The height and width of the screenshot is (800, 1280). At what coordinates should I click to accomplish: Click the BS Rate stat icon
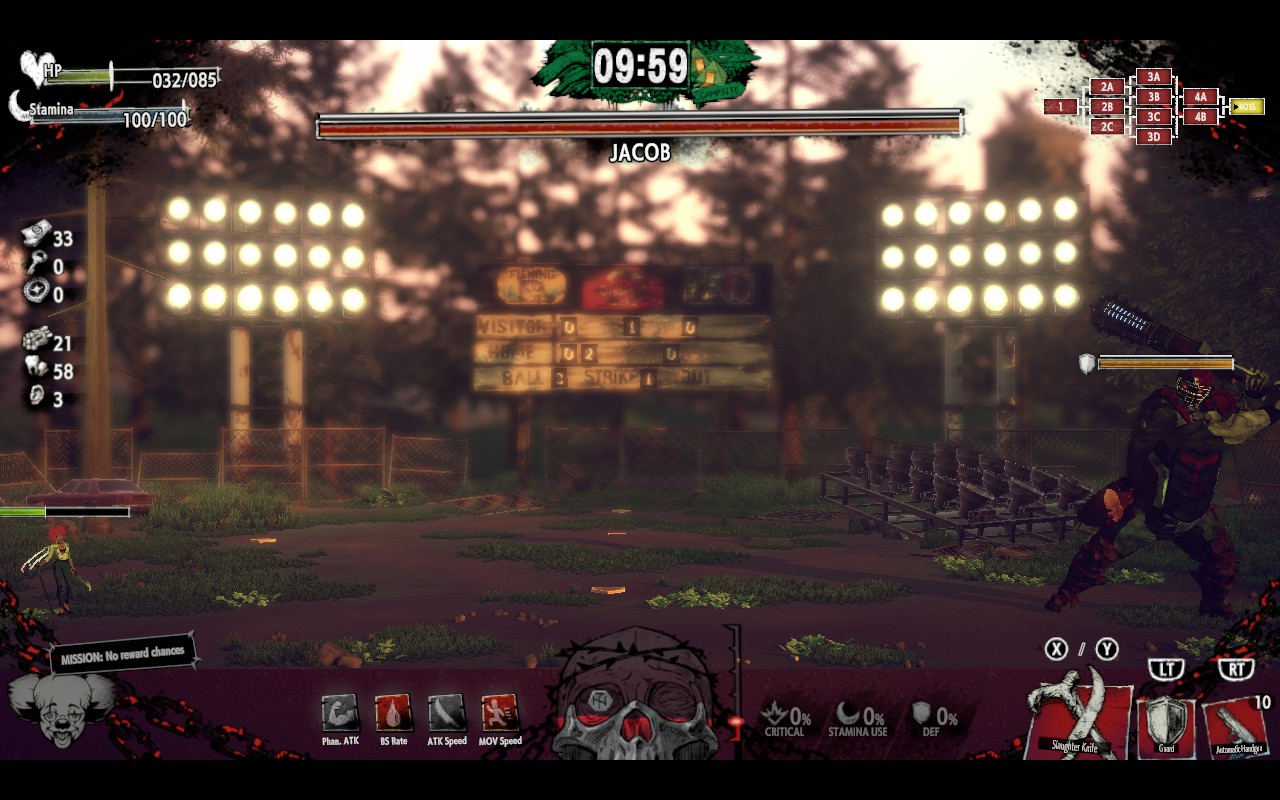[392, 716]
